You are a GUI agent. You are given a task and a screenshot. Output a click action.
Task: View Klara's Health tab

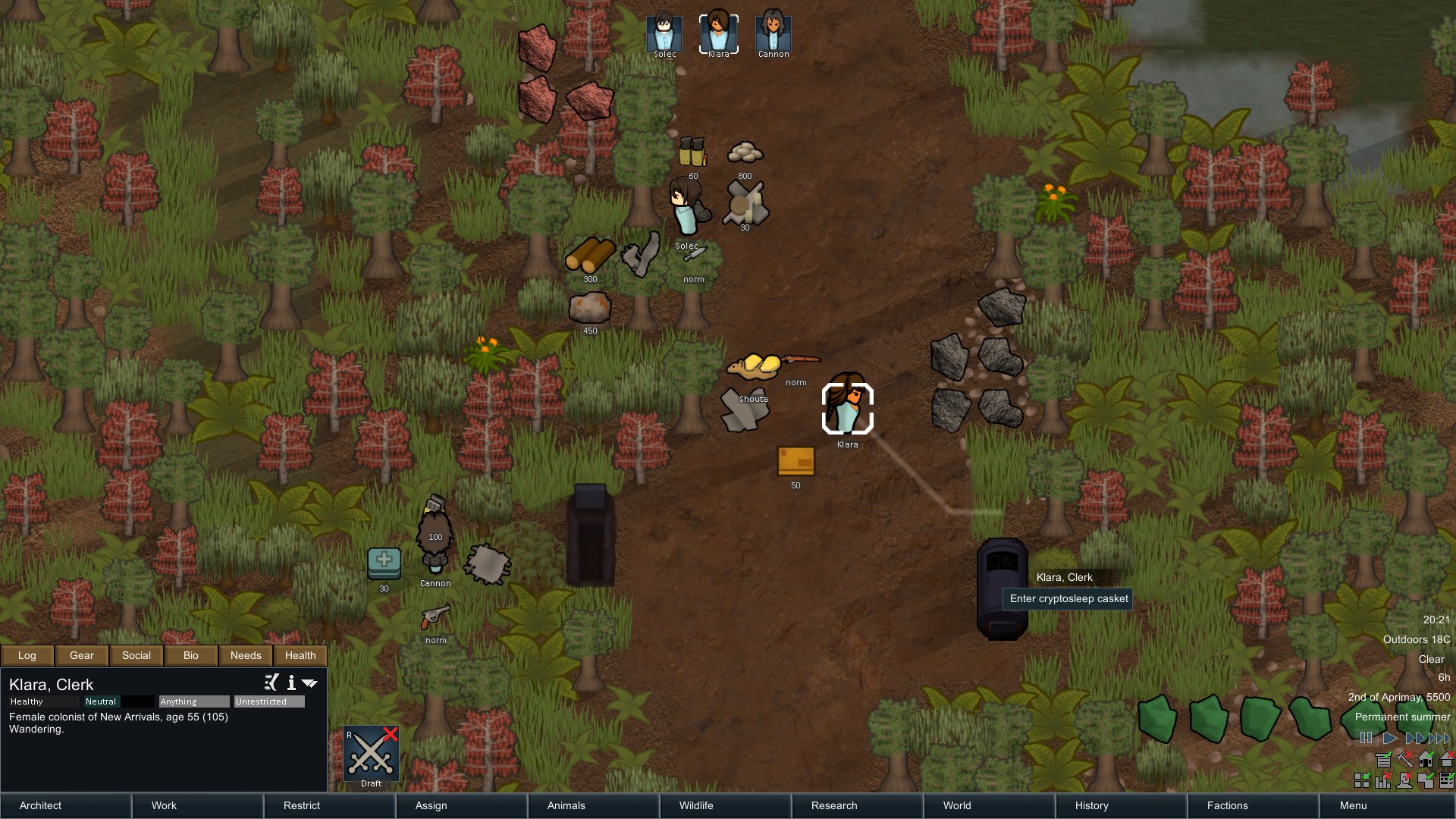point(300,655)
